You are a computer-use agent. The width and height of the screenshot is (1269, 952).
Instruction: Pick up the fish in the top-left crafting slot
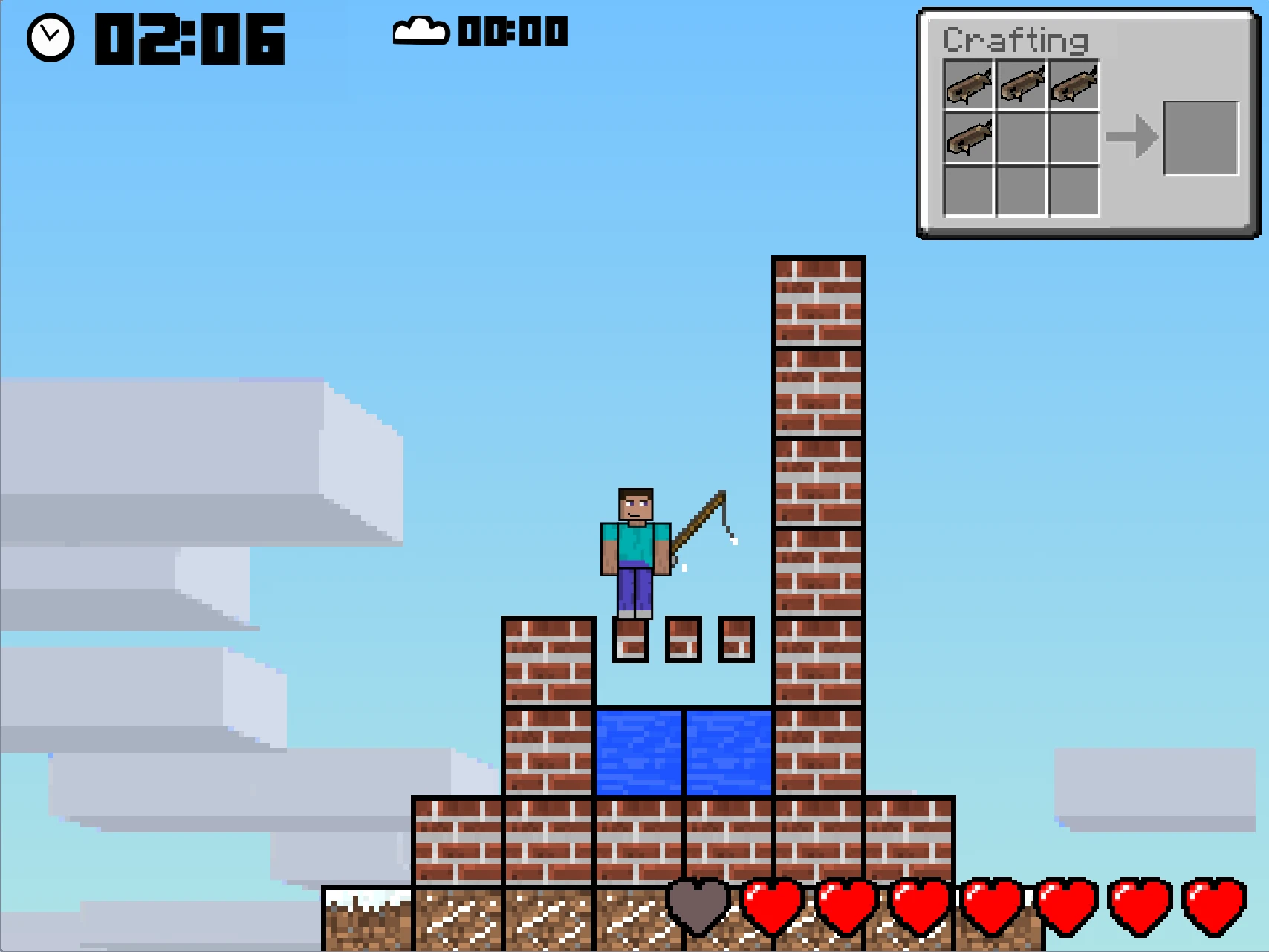point(967,85)
